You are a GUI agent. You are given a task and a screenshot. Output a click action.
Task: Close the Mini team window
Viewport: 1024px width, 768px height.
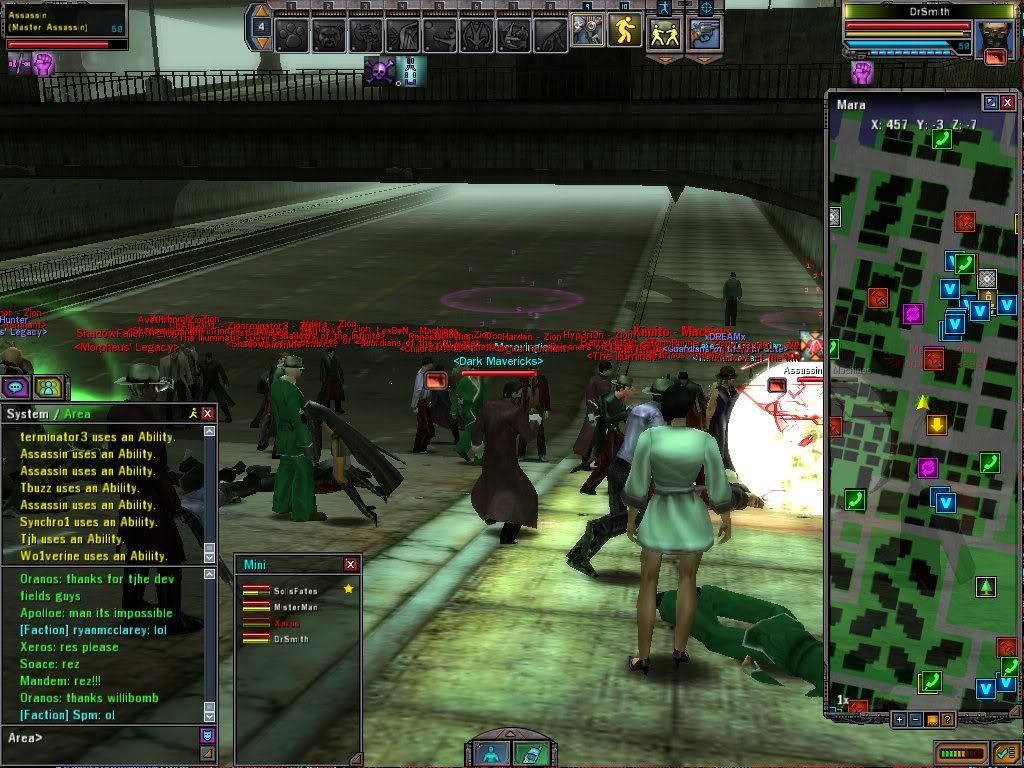(350, 564)
